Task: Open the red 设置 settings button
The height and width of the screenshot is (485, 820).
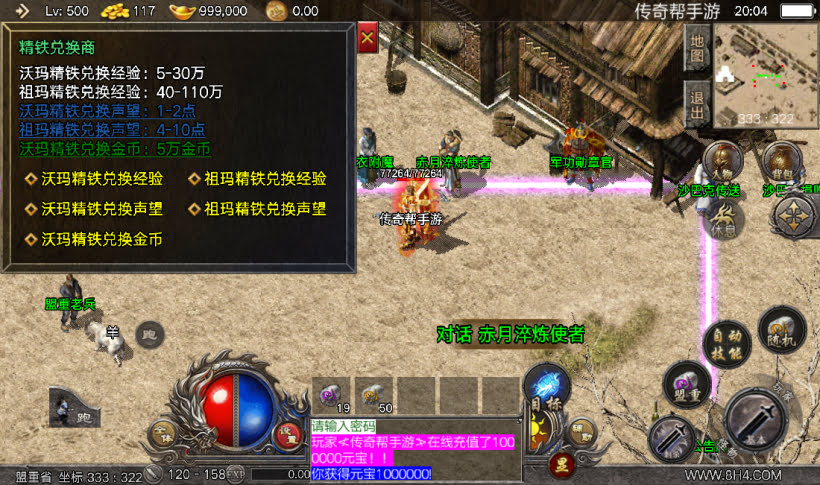Action: point(288,434)
